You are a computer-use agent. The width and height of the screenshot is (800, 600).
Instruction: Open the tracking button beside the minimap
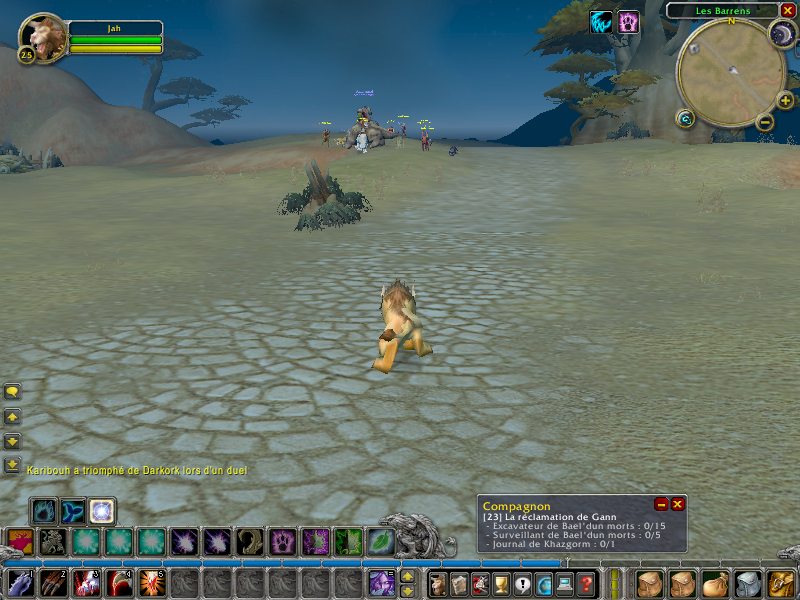tap(685, 118)
